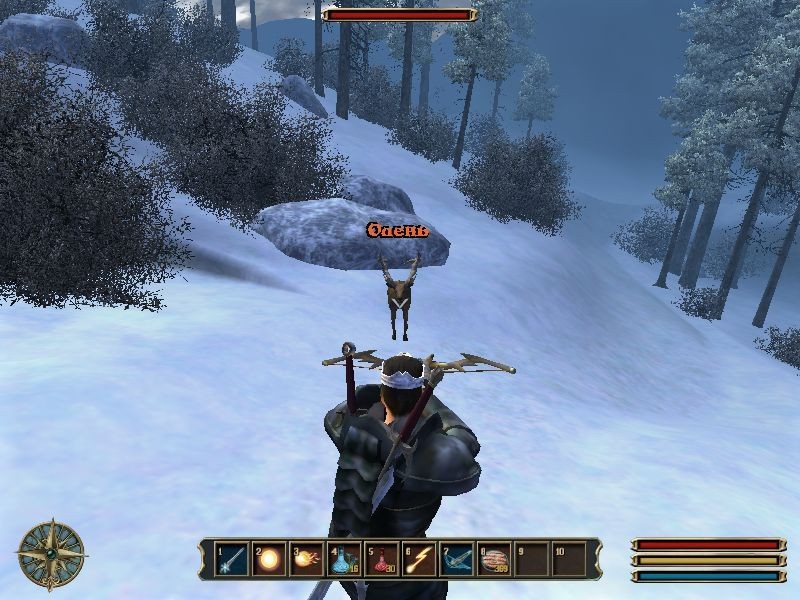Drink the red health potion
This screenshot has height=600, width=800.
coord(382,559)
